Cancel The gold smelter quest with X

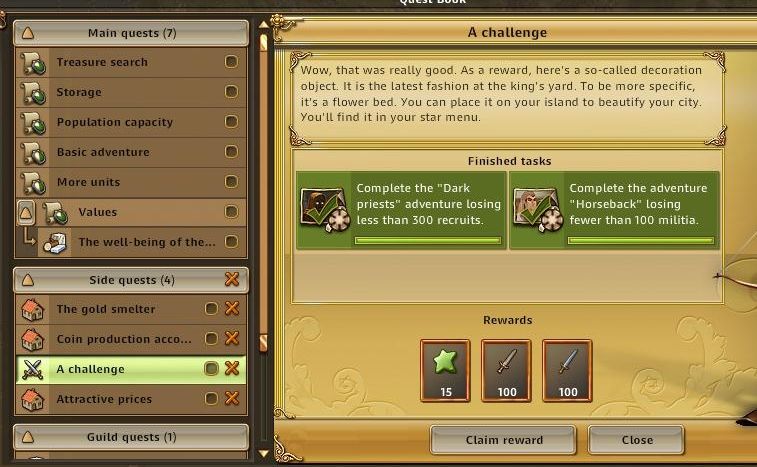(x=232, y=309)
